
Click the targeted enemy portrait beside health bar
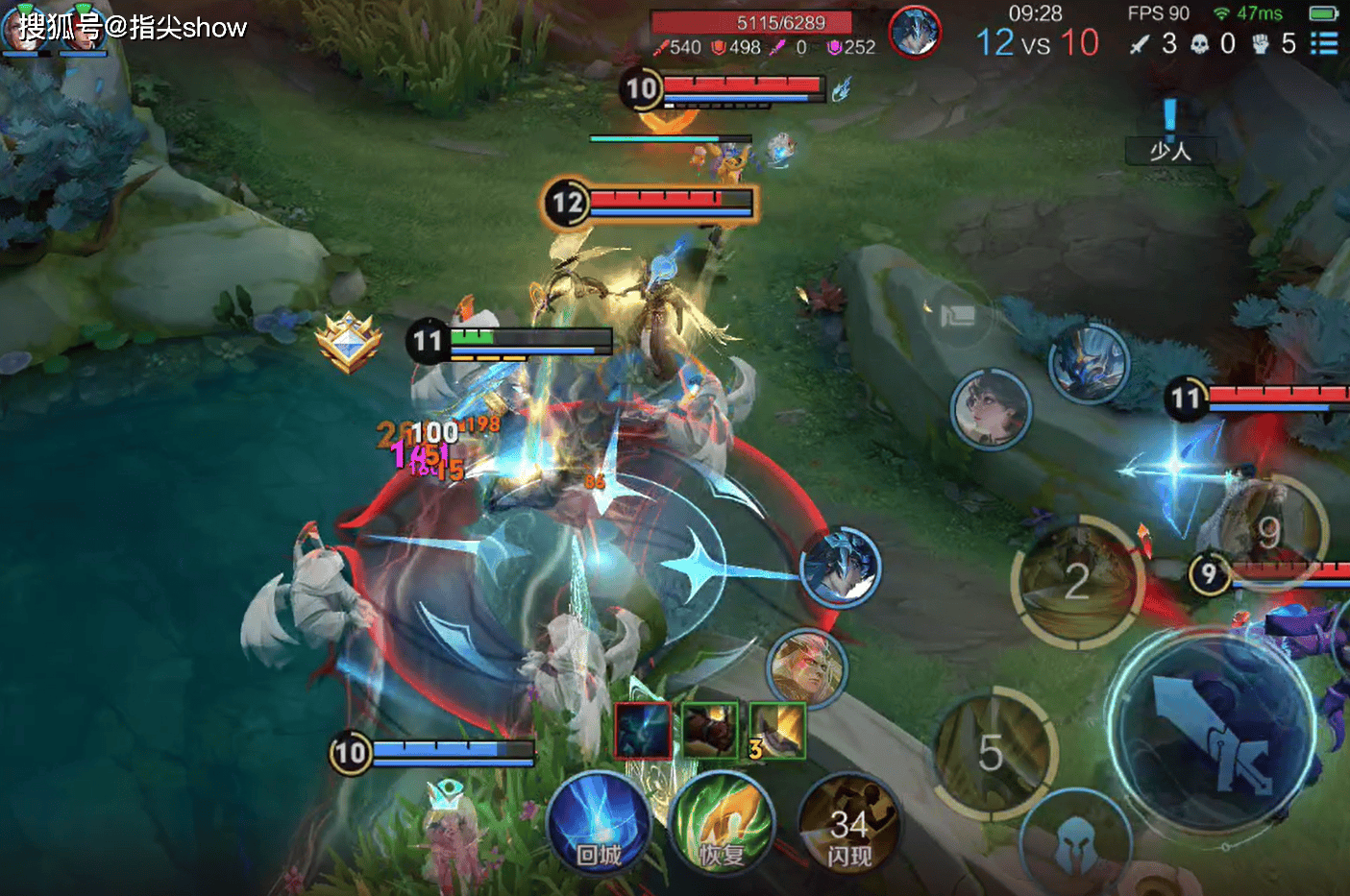[914, 32]
